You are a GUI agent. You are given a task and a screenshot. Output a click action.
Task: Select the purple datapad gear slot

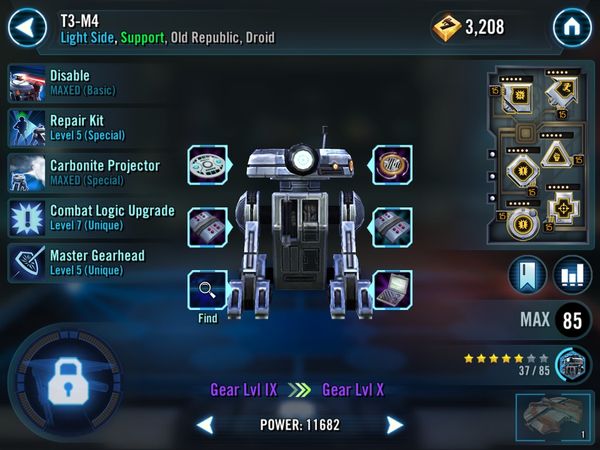[392, 290]
